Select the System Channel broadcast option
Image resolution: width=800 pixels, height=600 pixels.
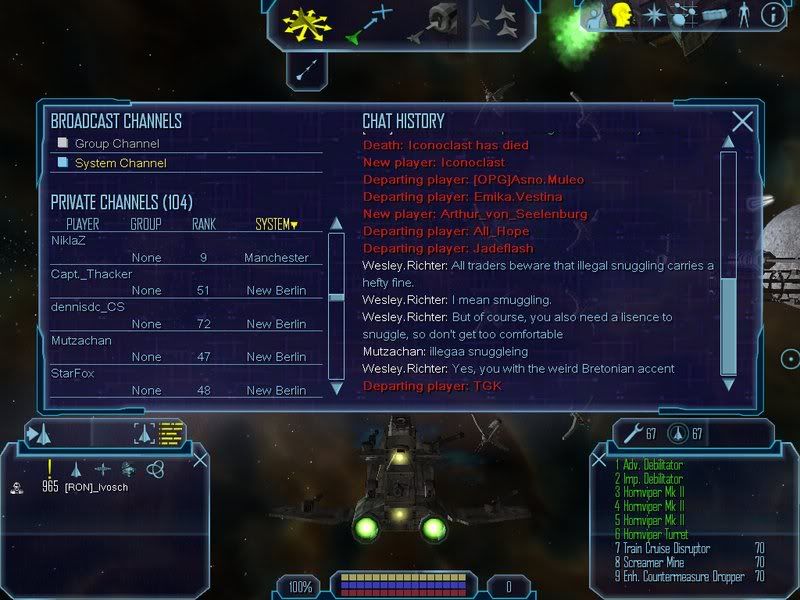tap(120, 163)
